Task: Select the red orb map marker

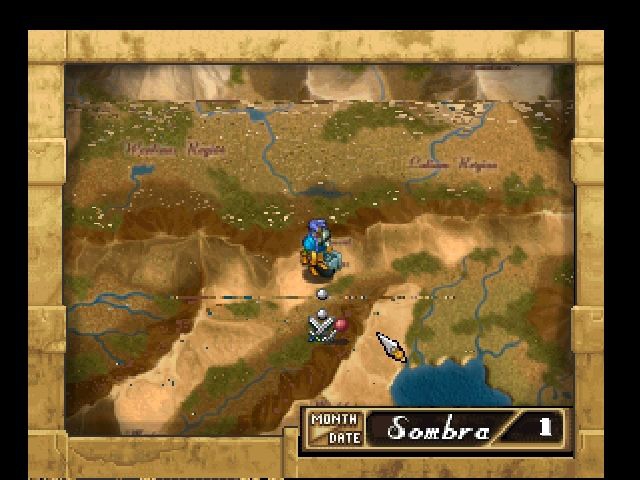Action: point(341,324)
